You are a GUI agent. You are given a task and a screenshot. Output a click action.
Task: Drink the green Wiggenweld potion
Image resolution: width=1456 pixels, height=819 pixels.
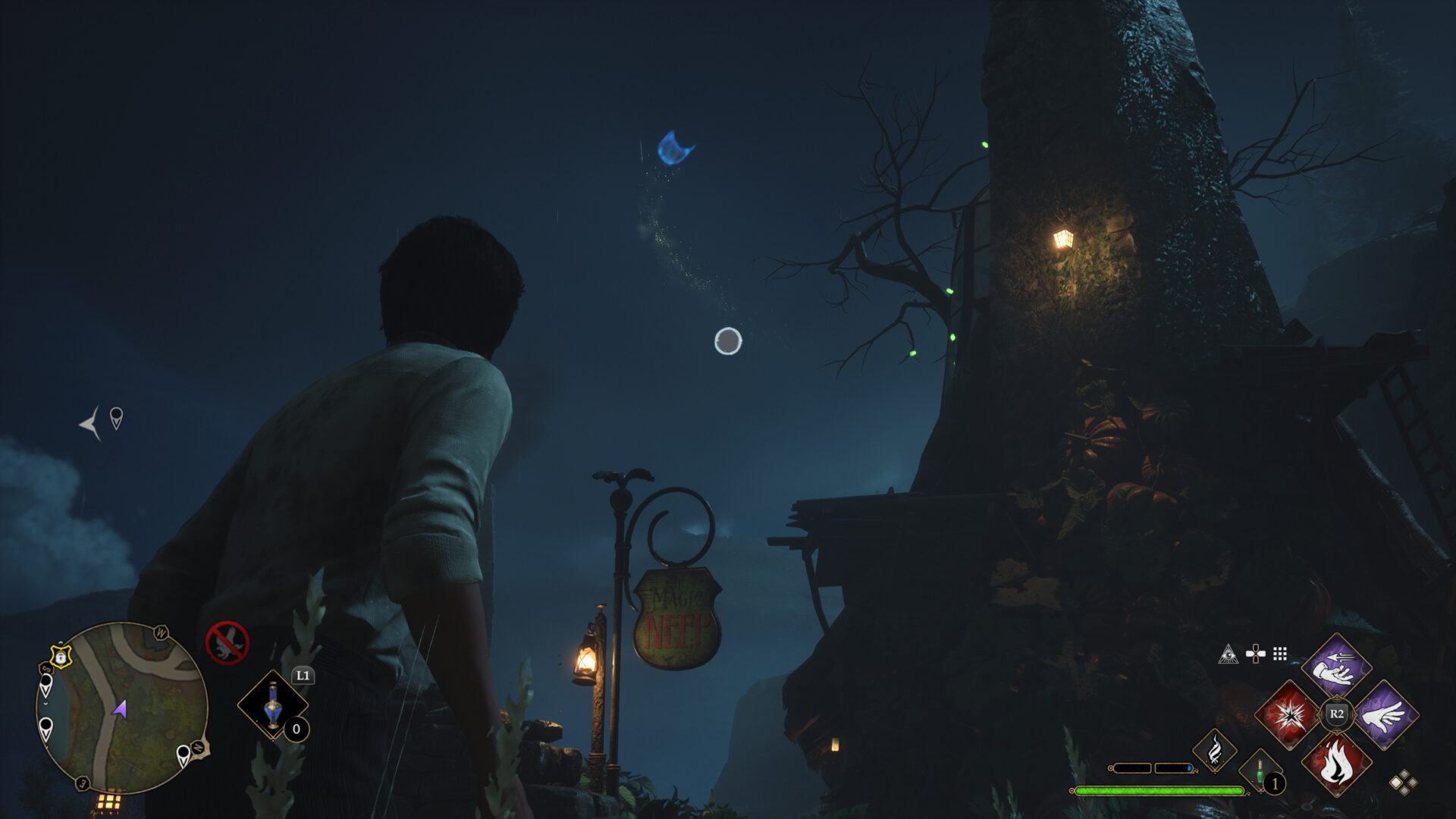[x=1260, y=773]
